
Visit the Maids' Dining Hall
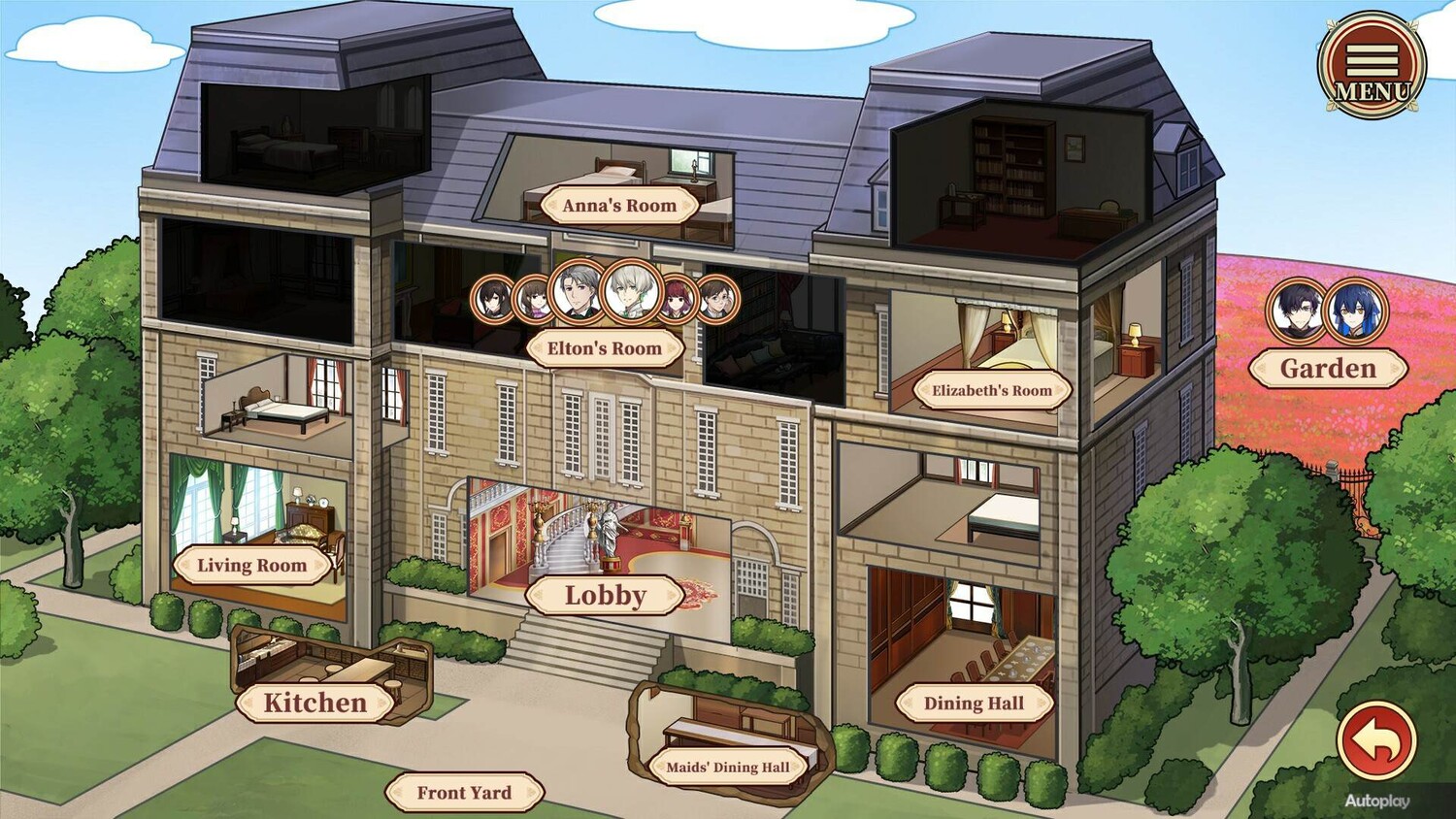(728, 768)
